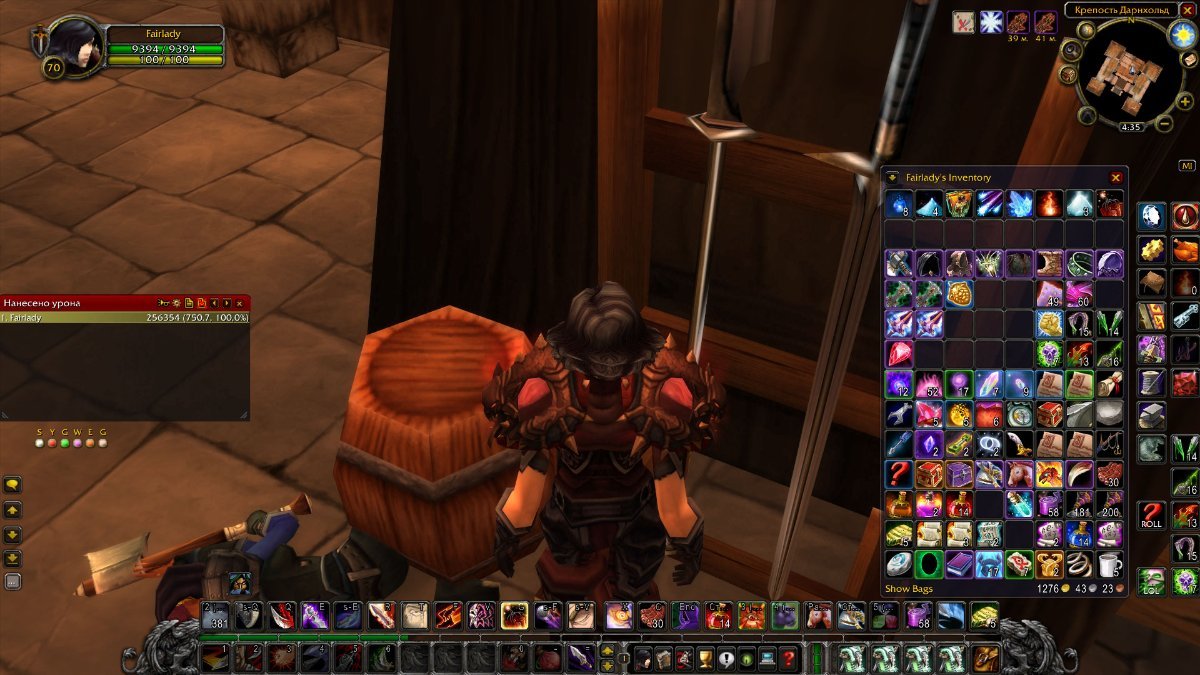Open the calendar sun button on minimap
The width and height of the screenshot is (1200, 675).
[1183, 34]
